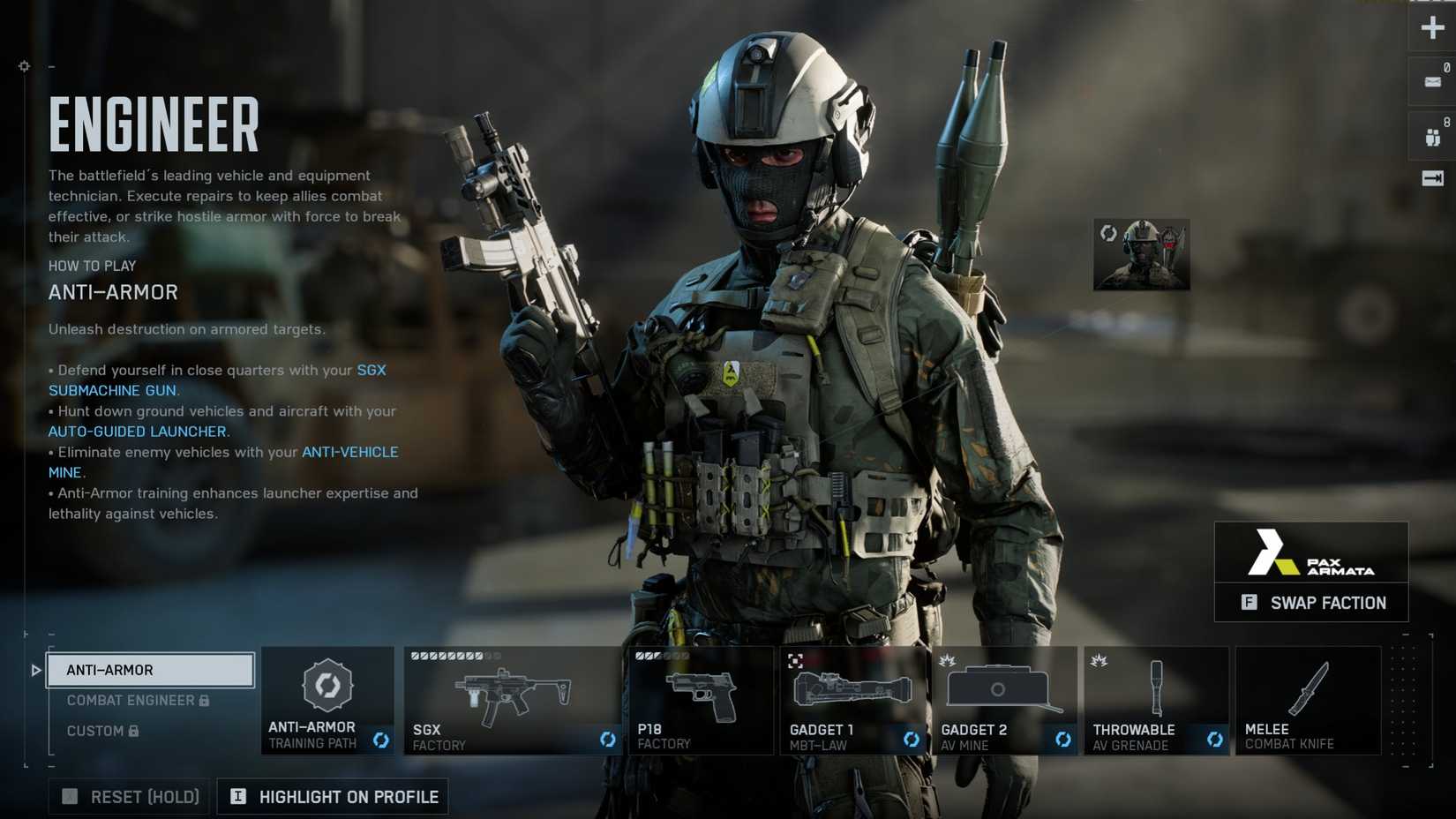Activate Highlight on Profile

point(333,797)
